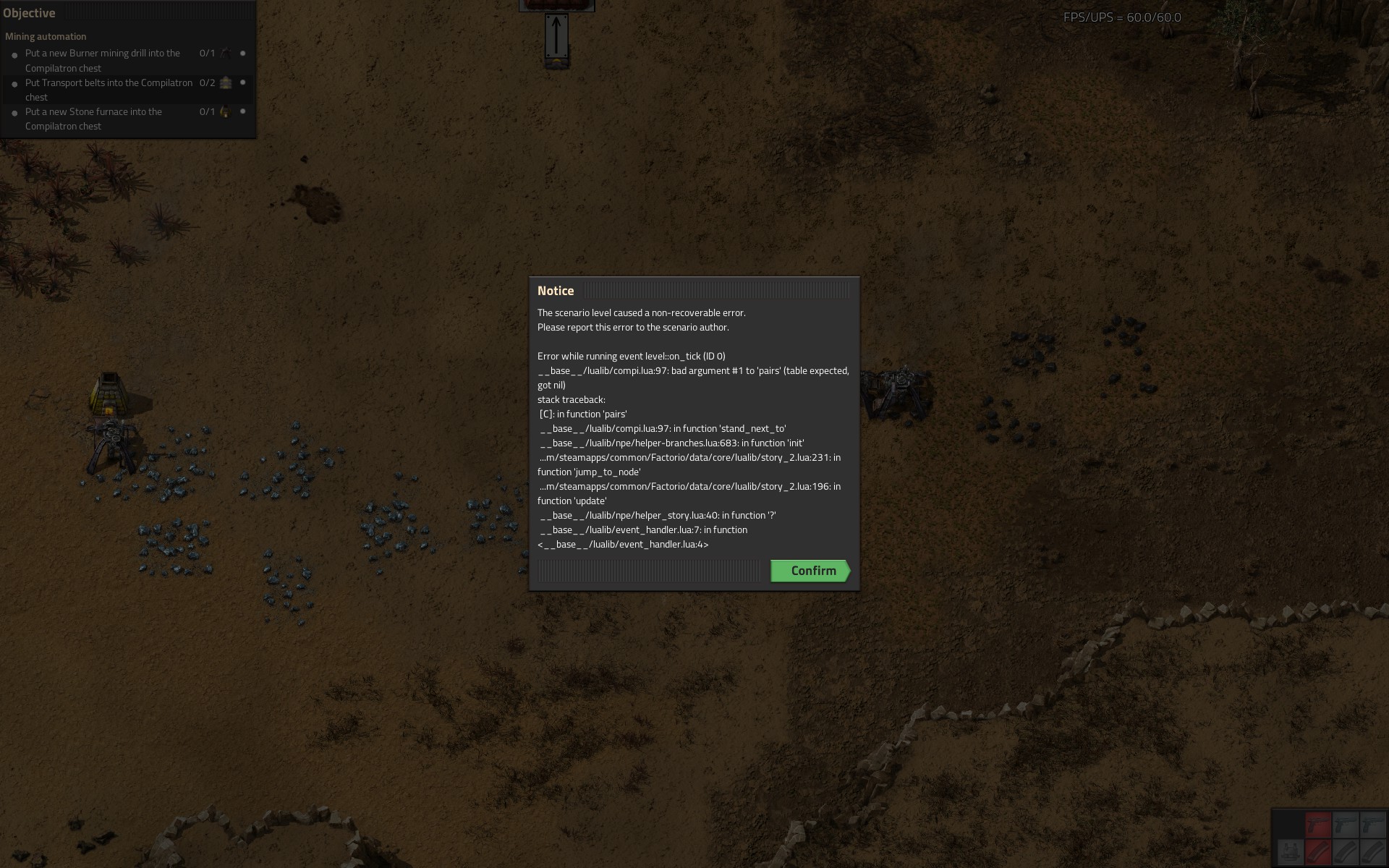This screenshot has height=868, width=1389.
Task: Click the burner mining drill objective icon
Action: click(226, 54)
